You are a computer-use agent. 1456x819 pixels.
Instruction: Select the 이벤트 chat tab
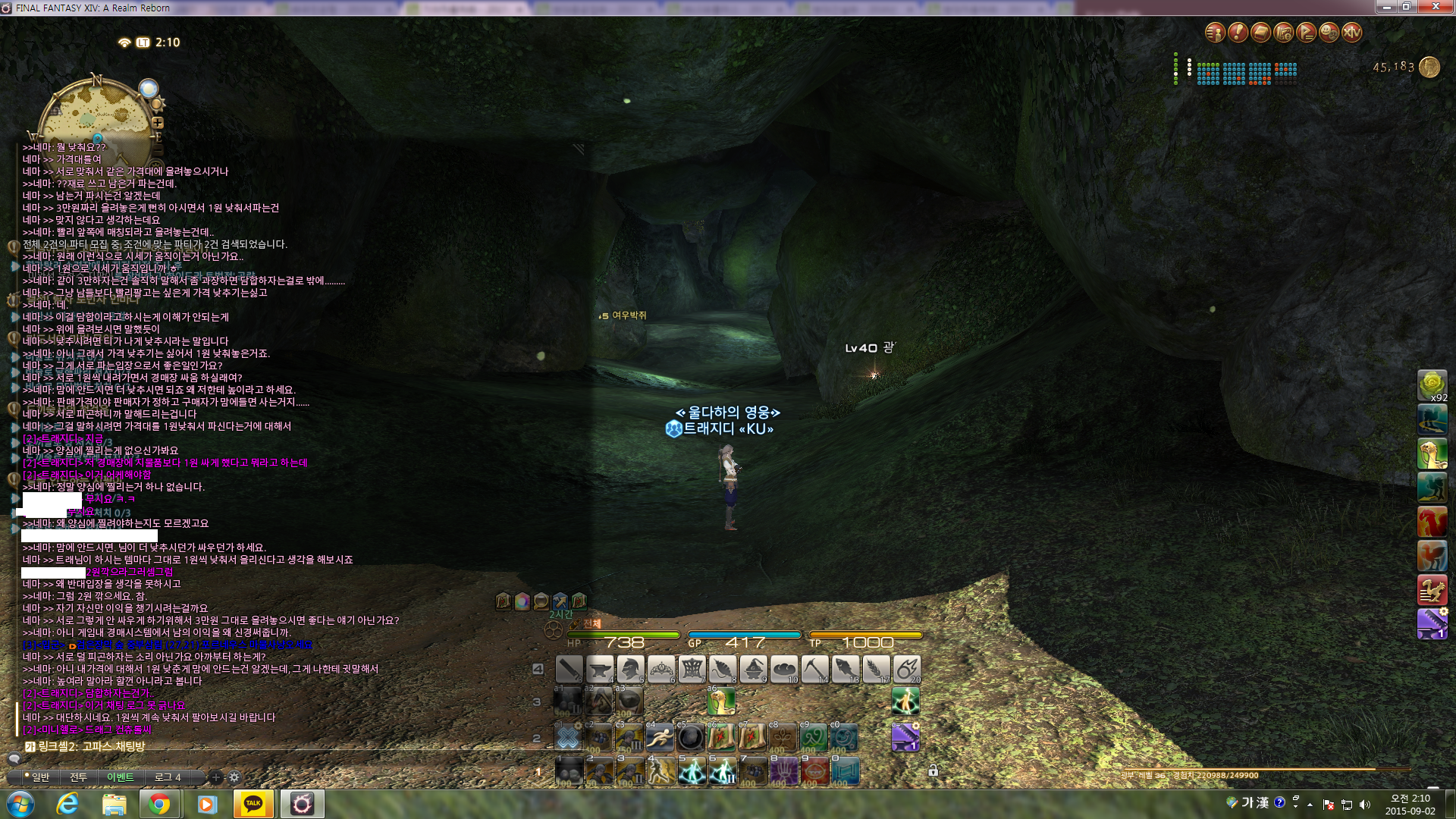coord(120,777)
